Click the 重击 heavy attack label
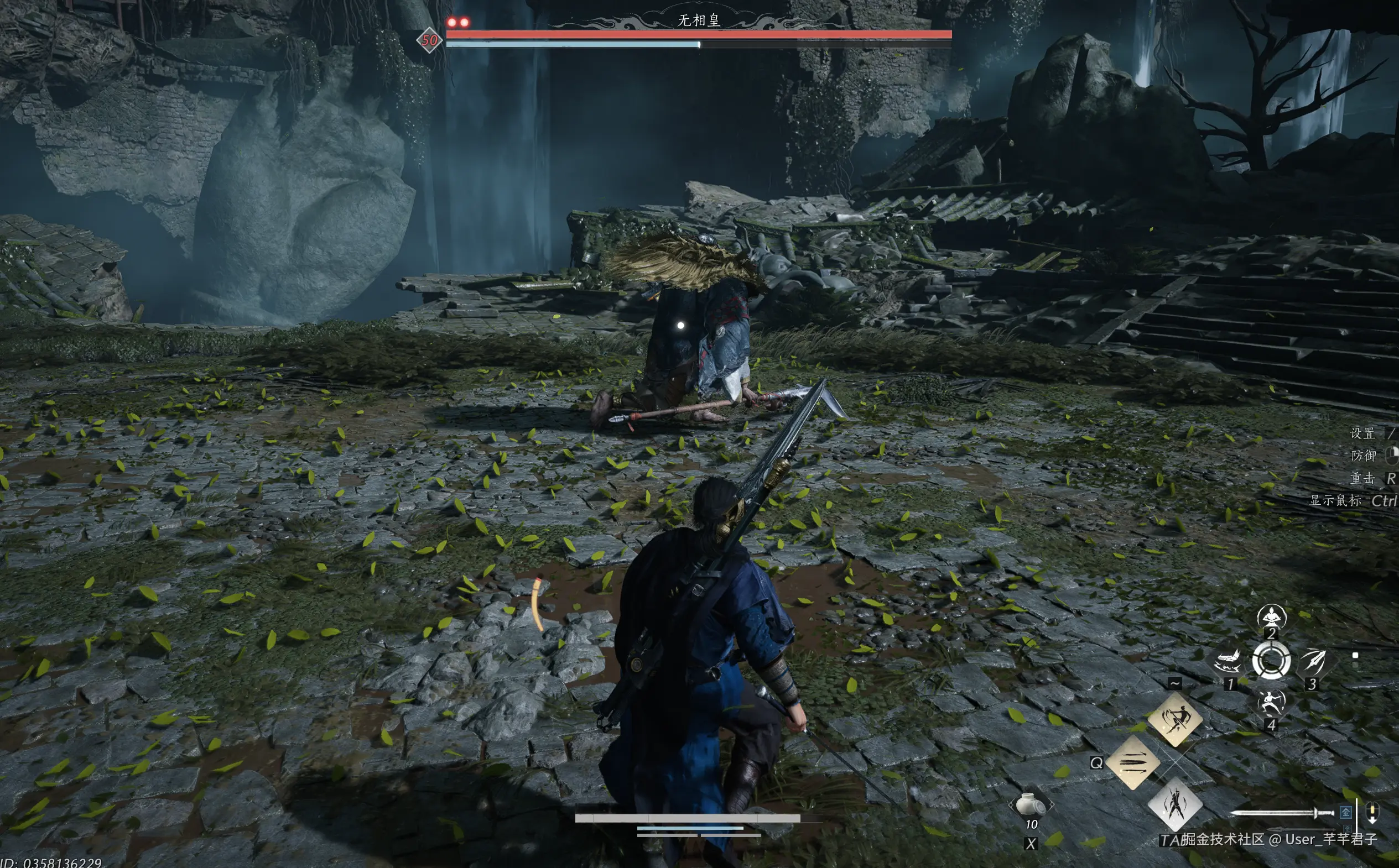The image size is (1399, 868). coord(1362,478)
